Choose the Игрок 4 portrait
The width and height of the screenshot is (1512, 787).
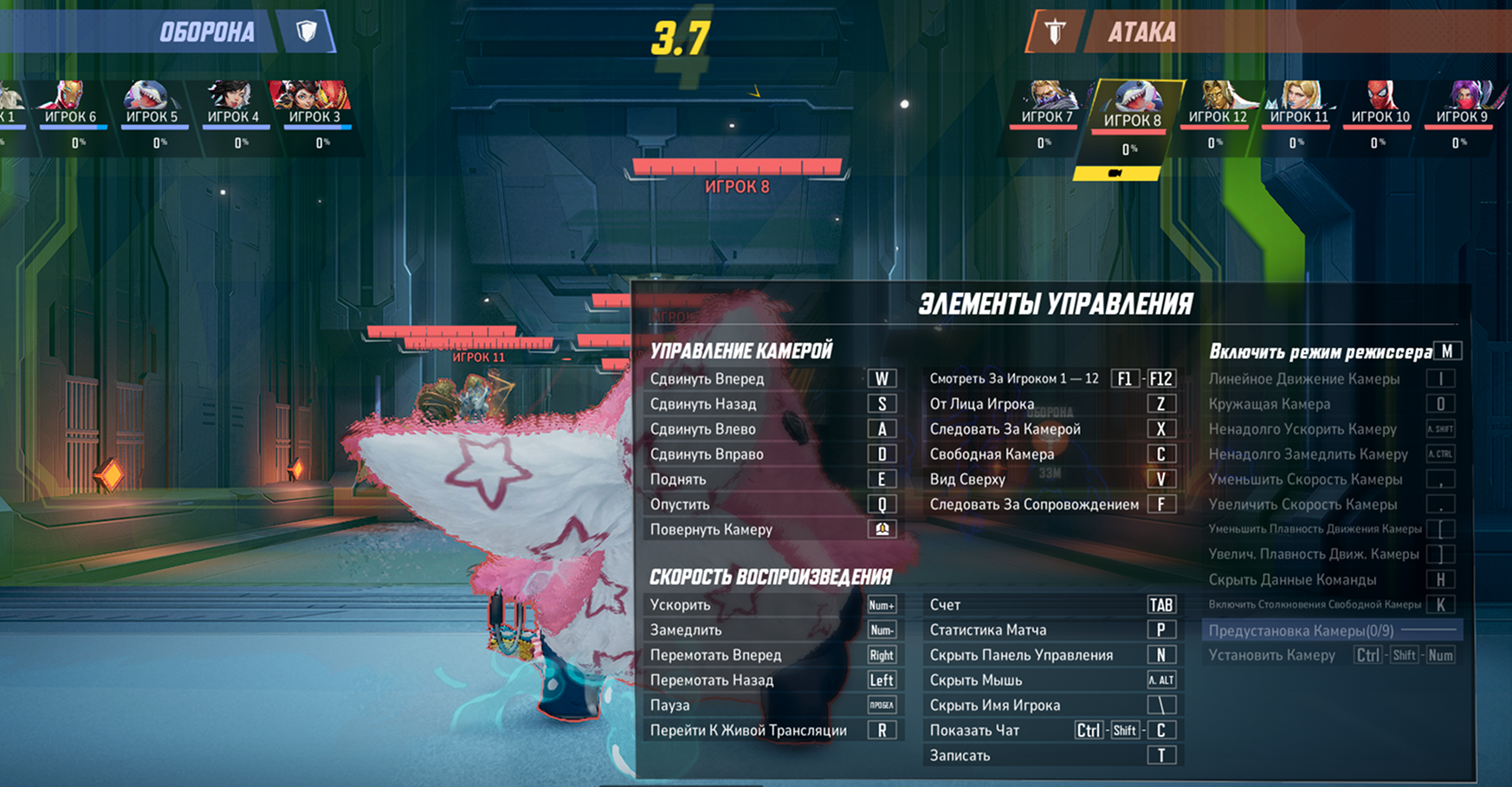233,102
